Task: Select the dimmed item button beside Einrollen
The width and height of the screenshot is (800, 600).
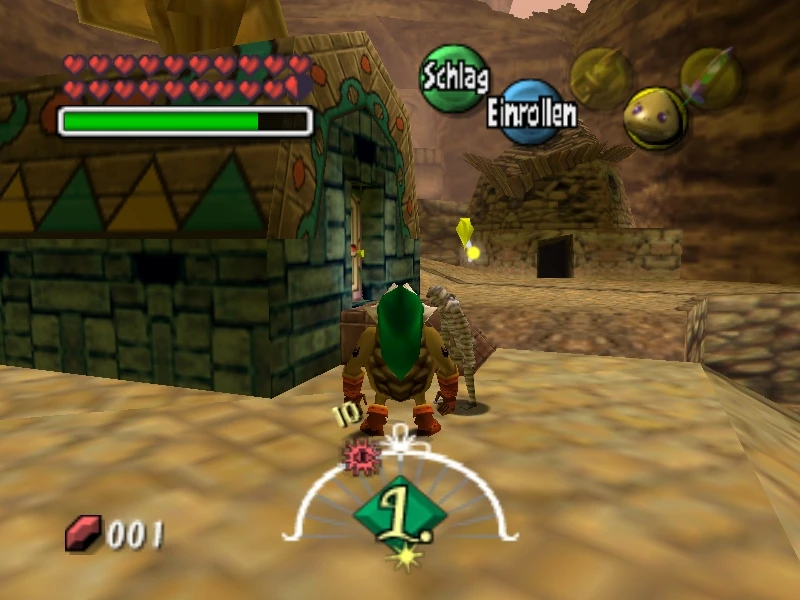Action: 600,78
